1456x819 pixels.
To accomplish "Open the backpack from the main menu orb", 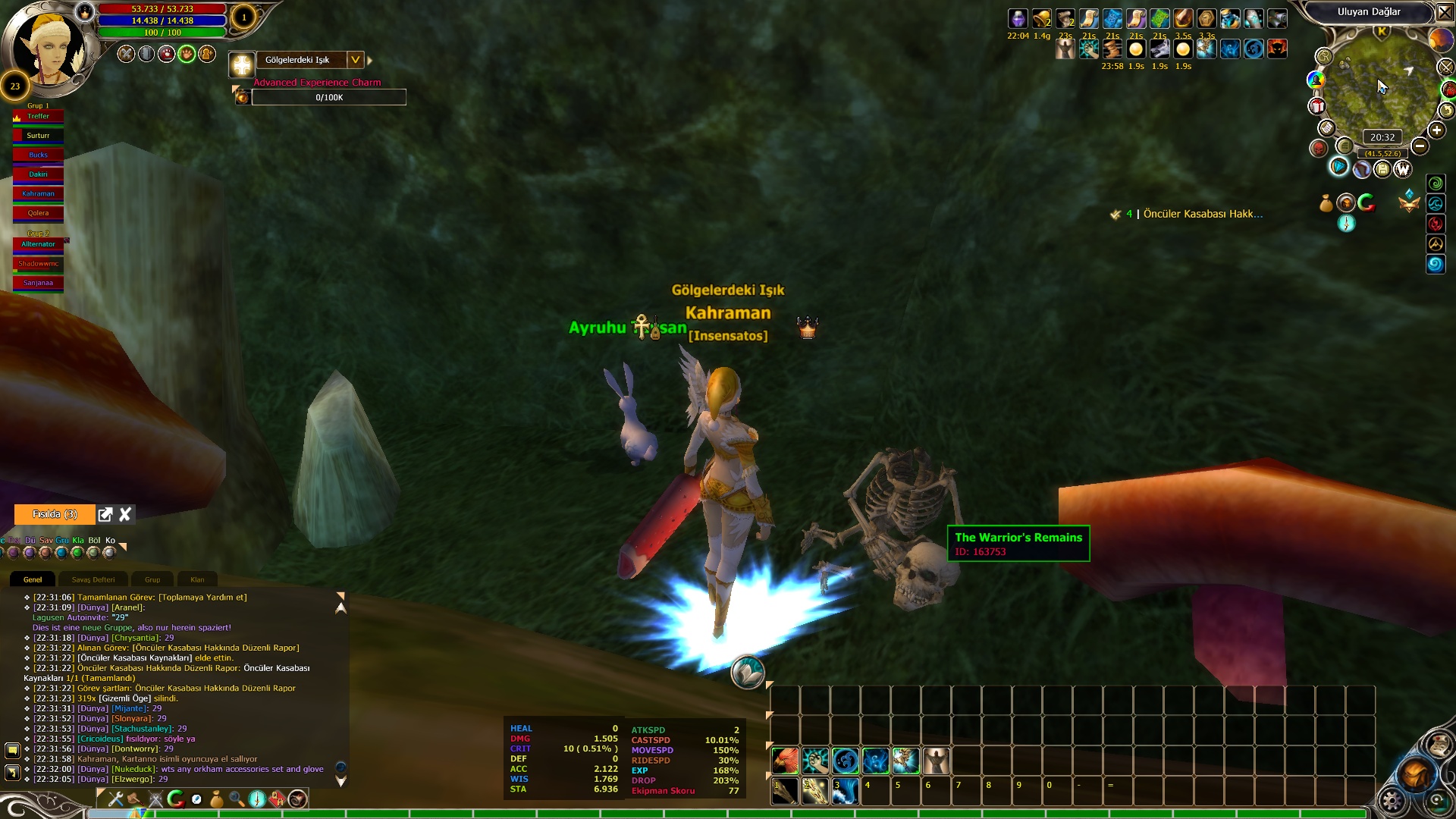I will (x=1415, y=773).
